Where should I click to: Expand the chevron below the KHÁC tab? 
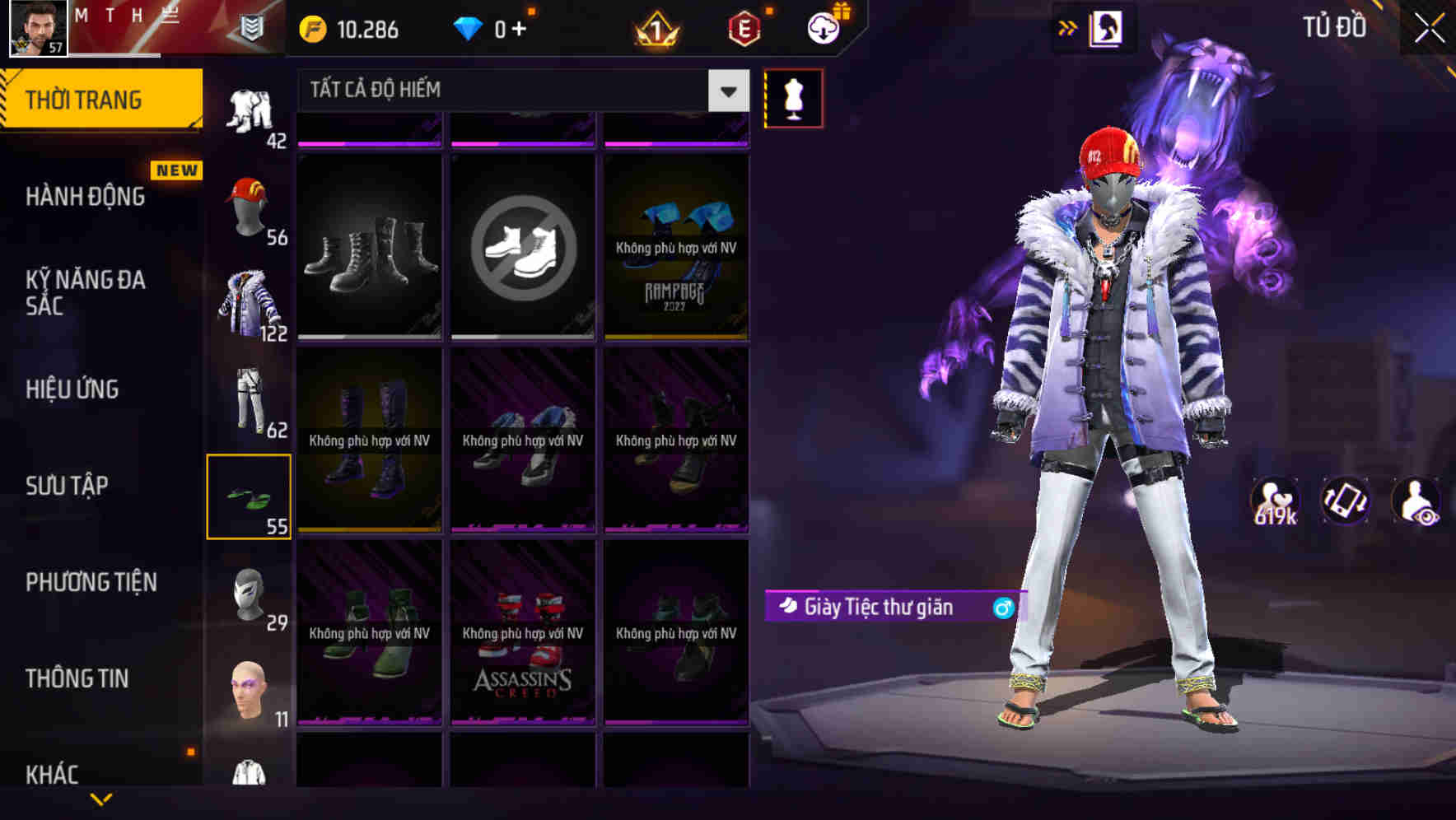click(100, 800)
